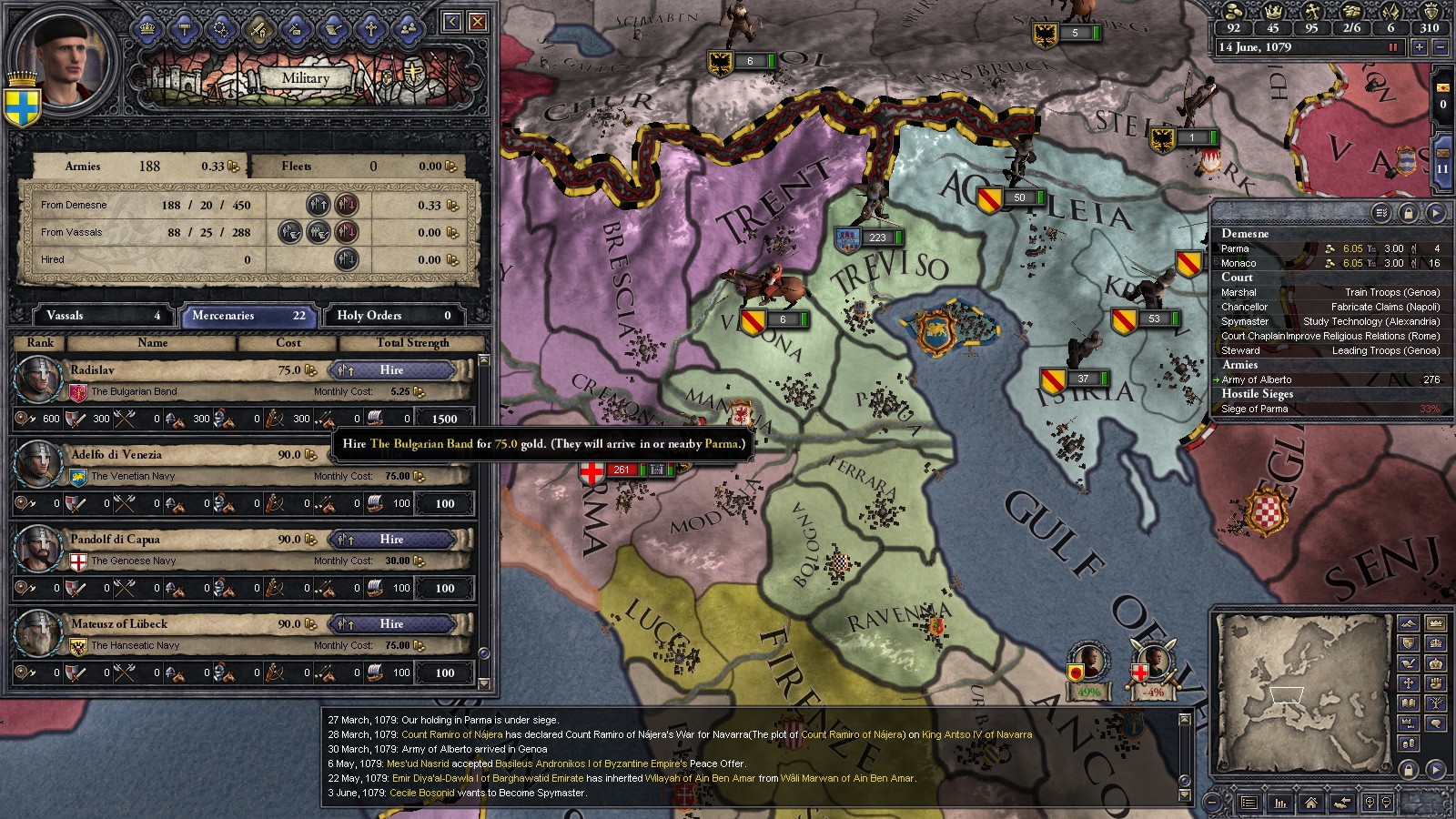Screen dimensions: 1456x819
Task: Go back using the yellow arrow button
Action: pos(452,22)
